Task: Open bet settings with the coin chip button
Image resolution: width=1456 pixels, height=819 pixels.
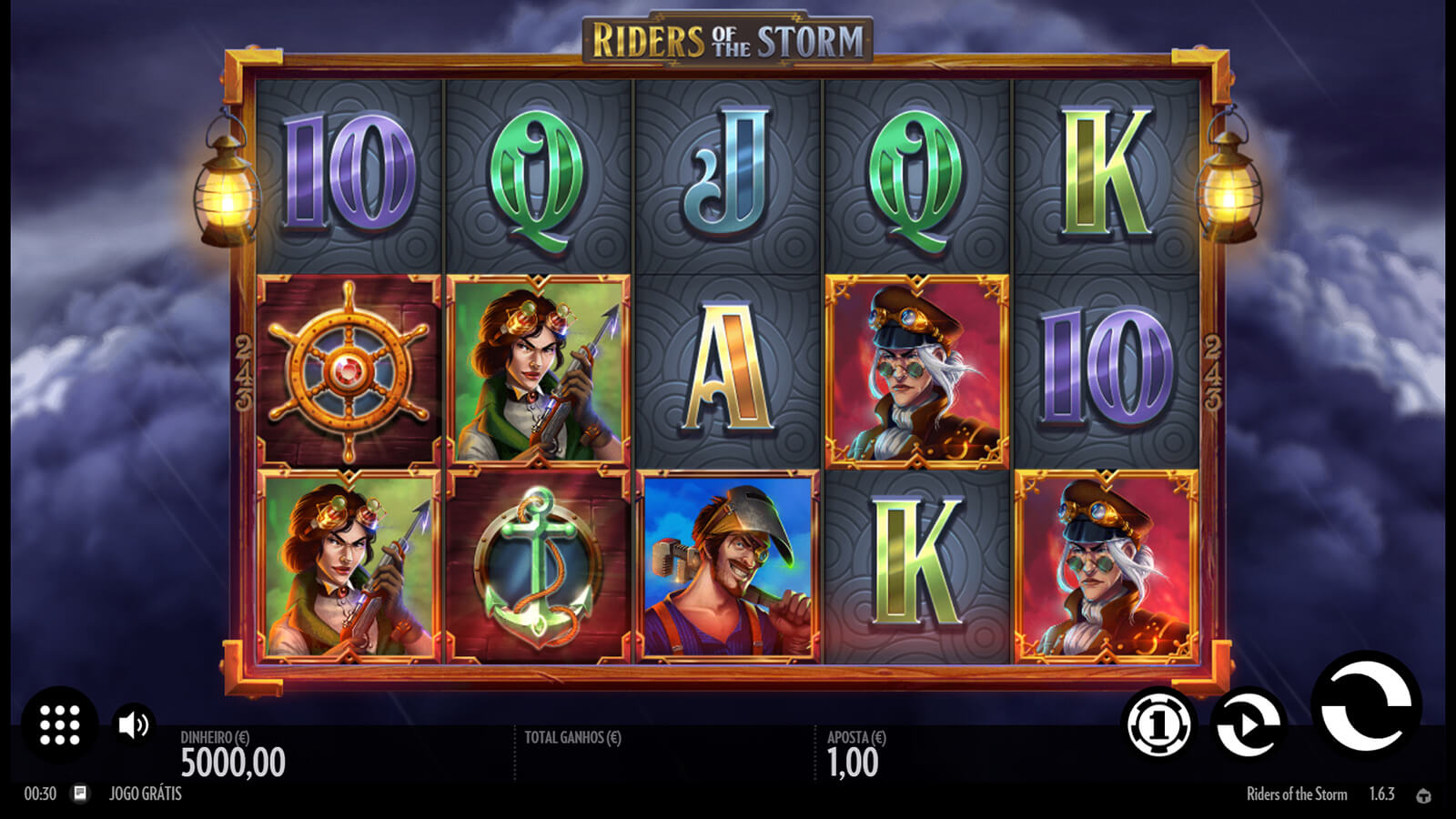Action: 1158,725
